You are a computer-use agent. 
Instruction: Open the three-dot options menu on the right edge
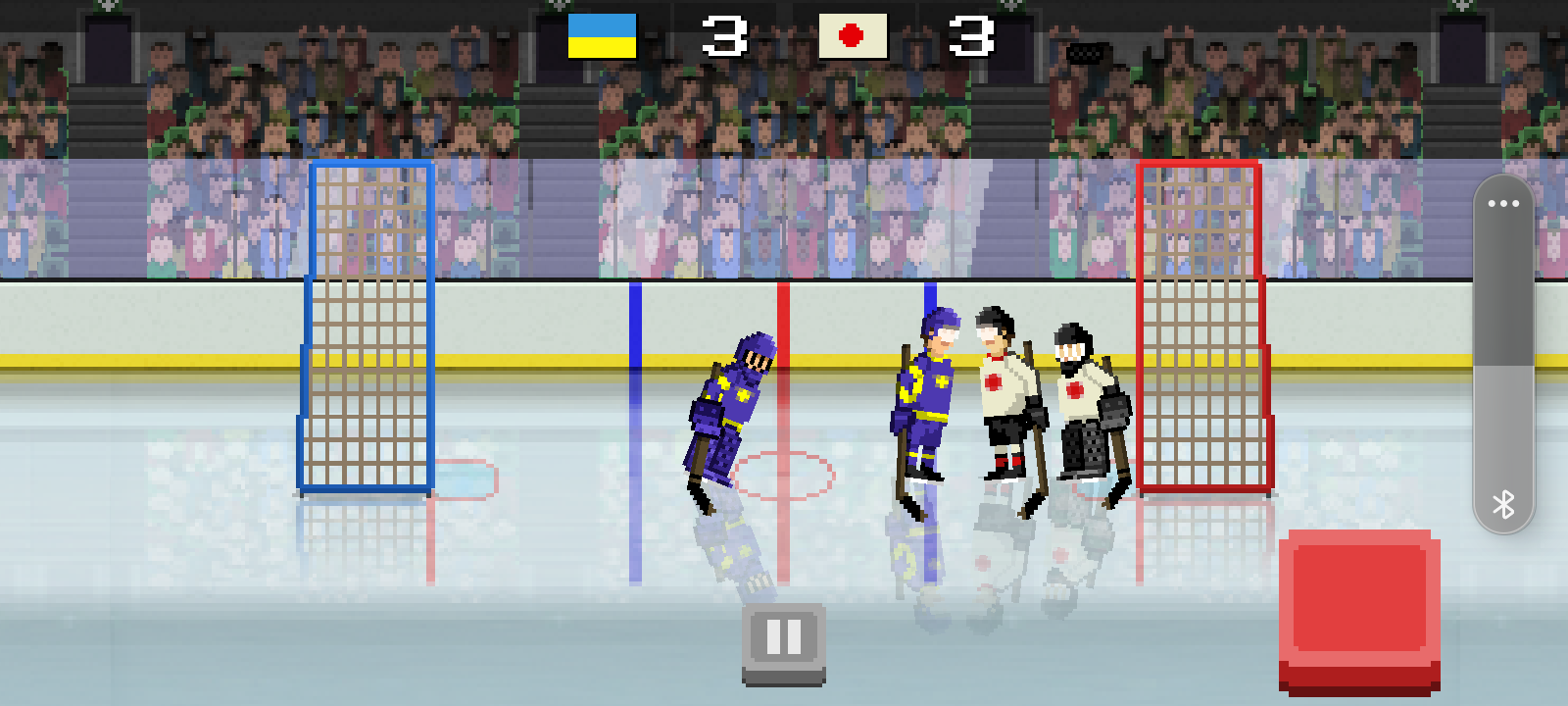coord(1504,203)
